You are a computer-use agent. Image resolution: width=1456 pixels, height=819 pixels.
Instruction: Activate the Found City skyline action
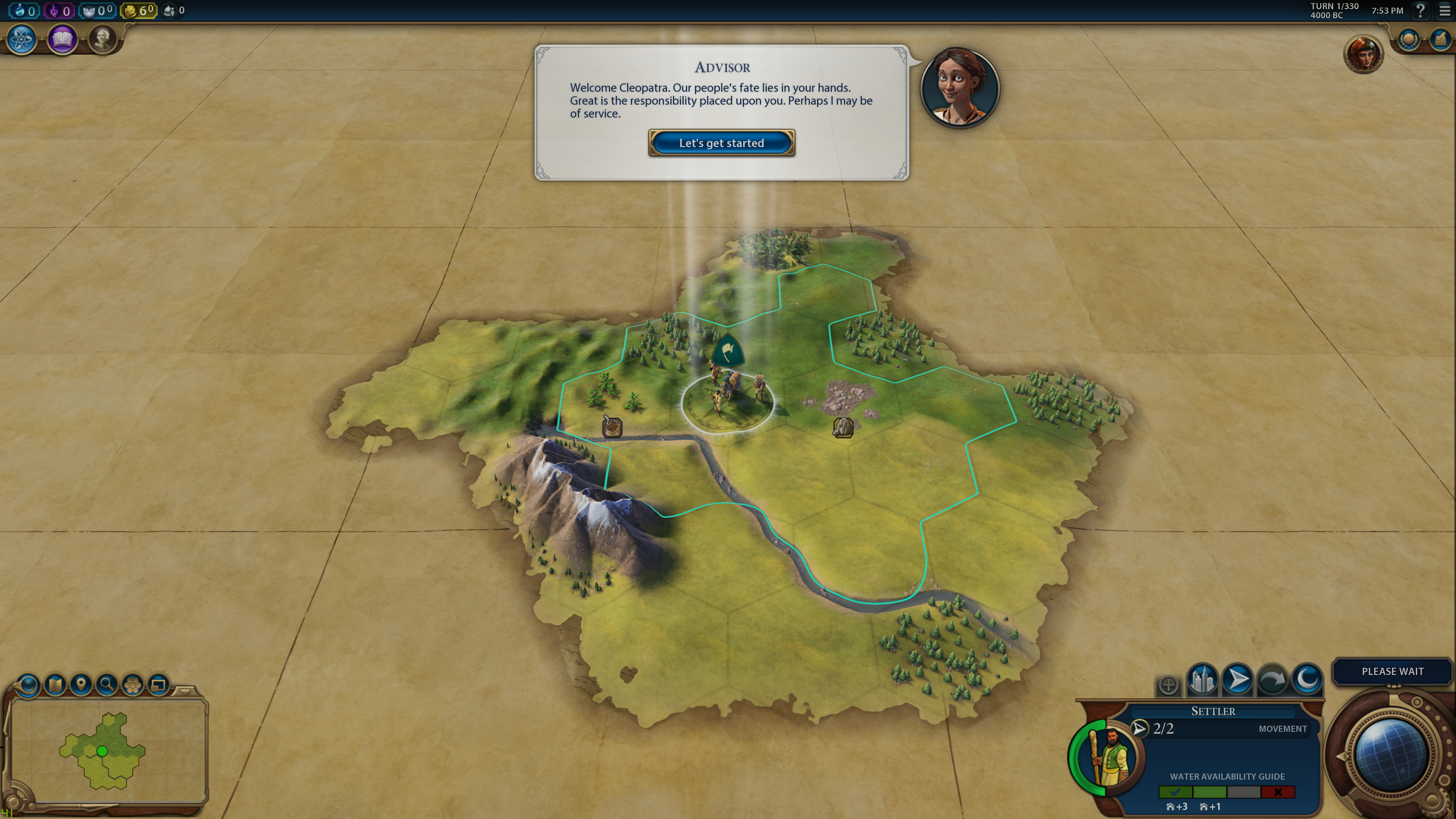(1202, 679)
